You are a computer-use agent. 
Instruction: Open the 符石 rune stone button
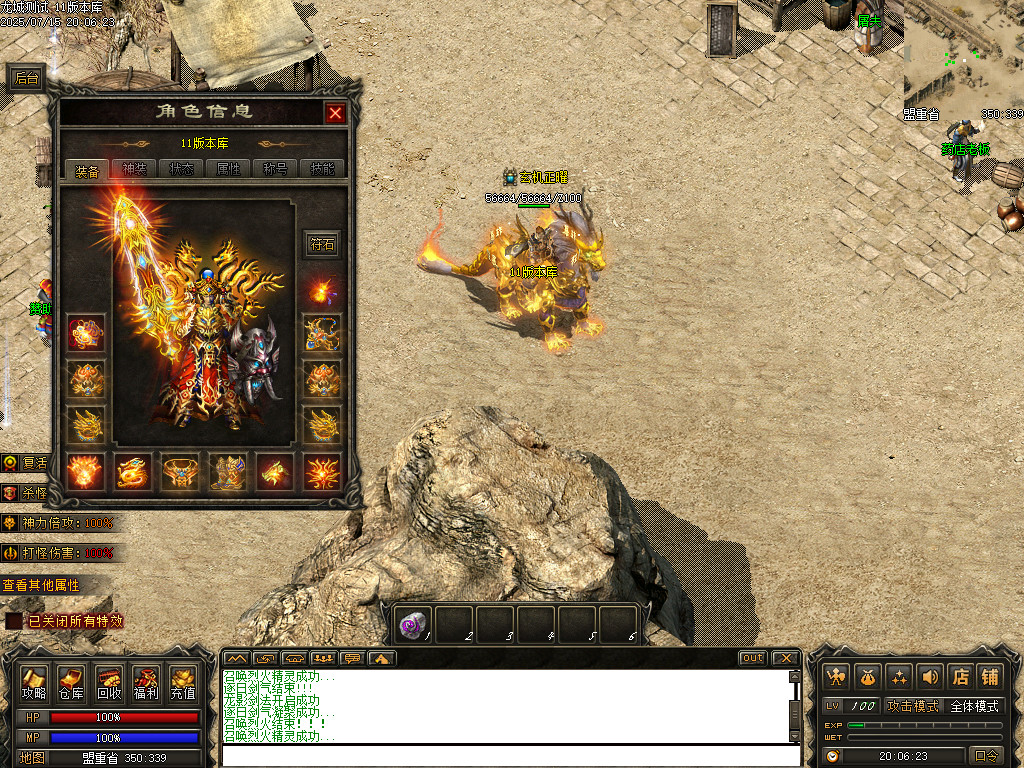coord(322,244)
